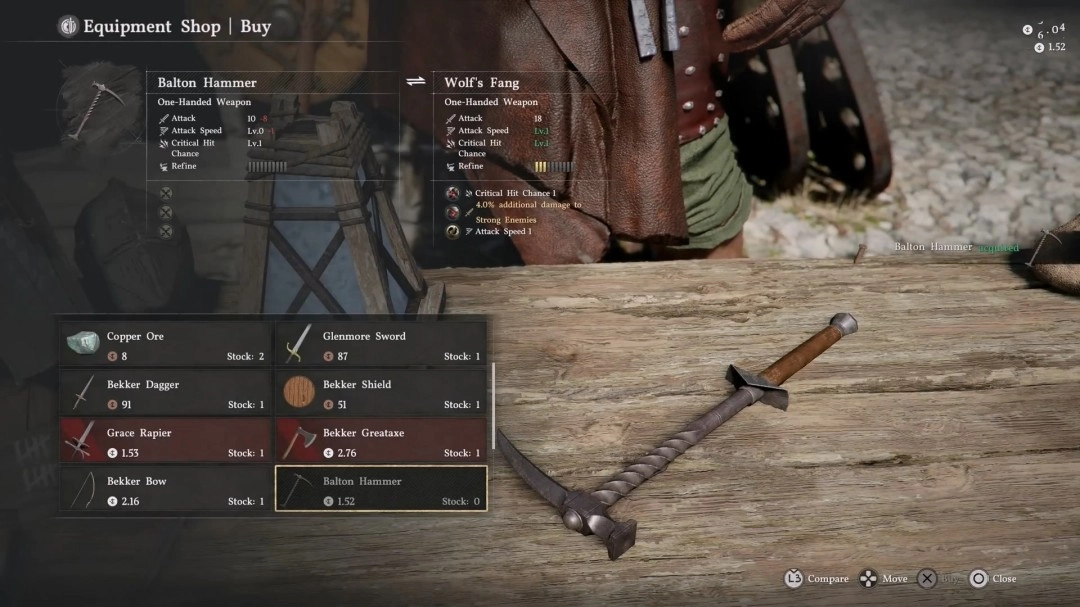Choose the Bekker Greataxe entry
This screenshot has width=1080, height=607.
tap(381, 441)
